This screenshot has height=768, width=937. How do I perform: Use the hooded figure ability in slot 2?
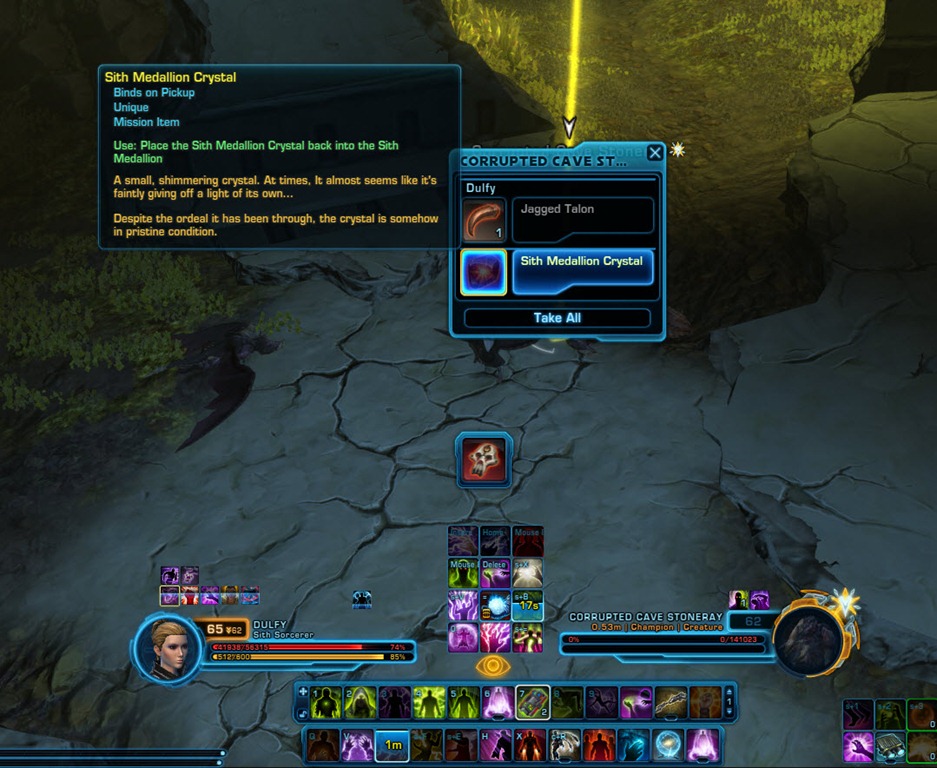click(360, 703)
